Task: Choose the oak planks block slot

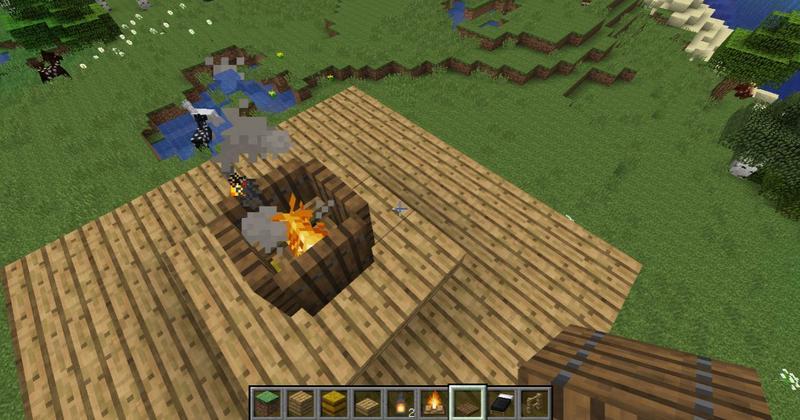Action: click(300, 403)
